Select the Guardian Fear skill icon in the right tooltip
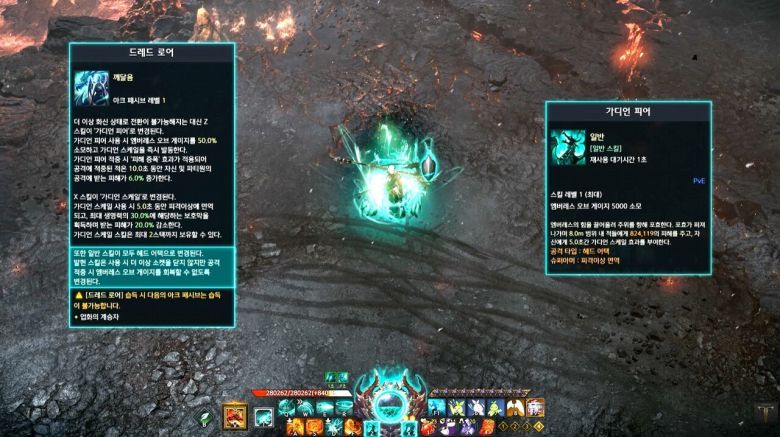 pos(568,146)
